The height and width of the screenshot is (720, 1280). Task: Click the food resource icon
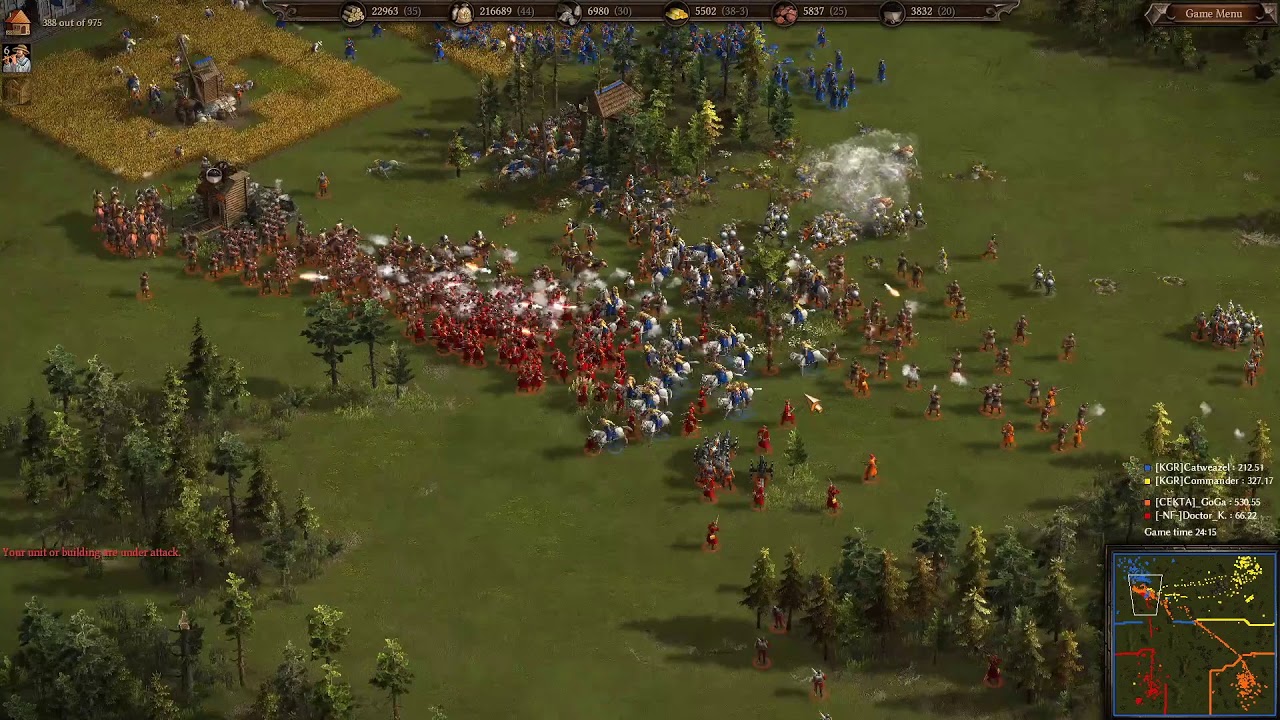(462, 14)
